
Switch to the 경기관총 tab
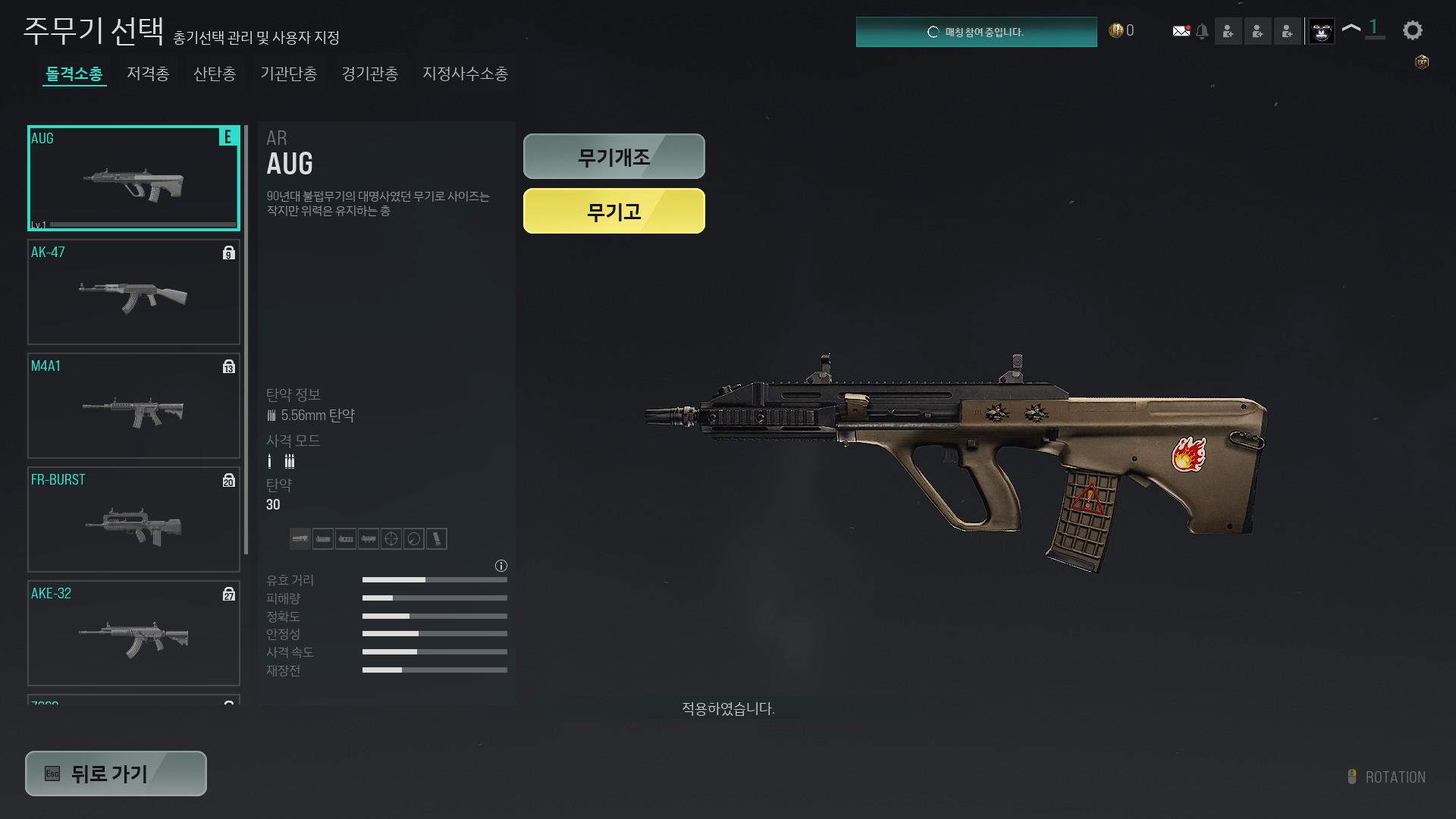point(369,74)
